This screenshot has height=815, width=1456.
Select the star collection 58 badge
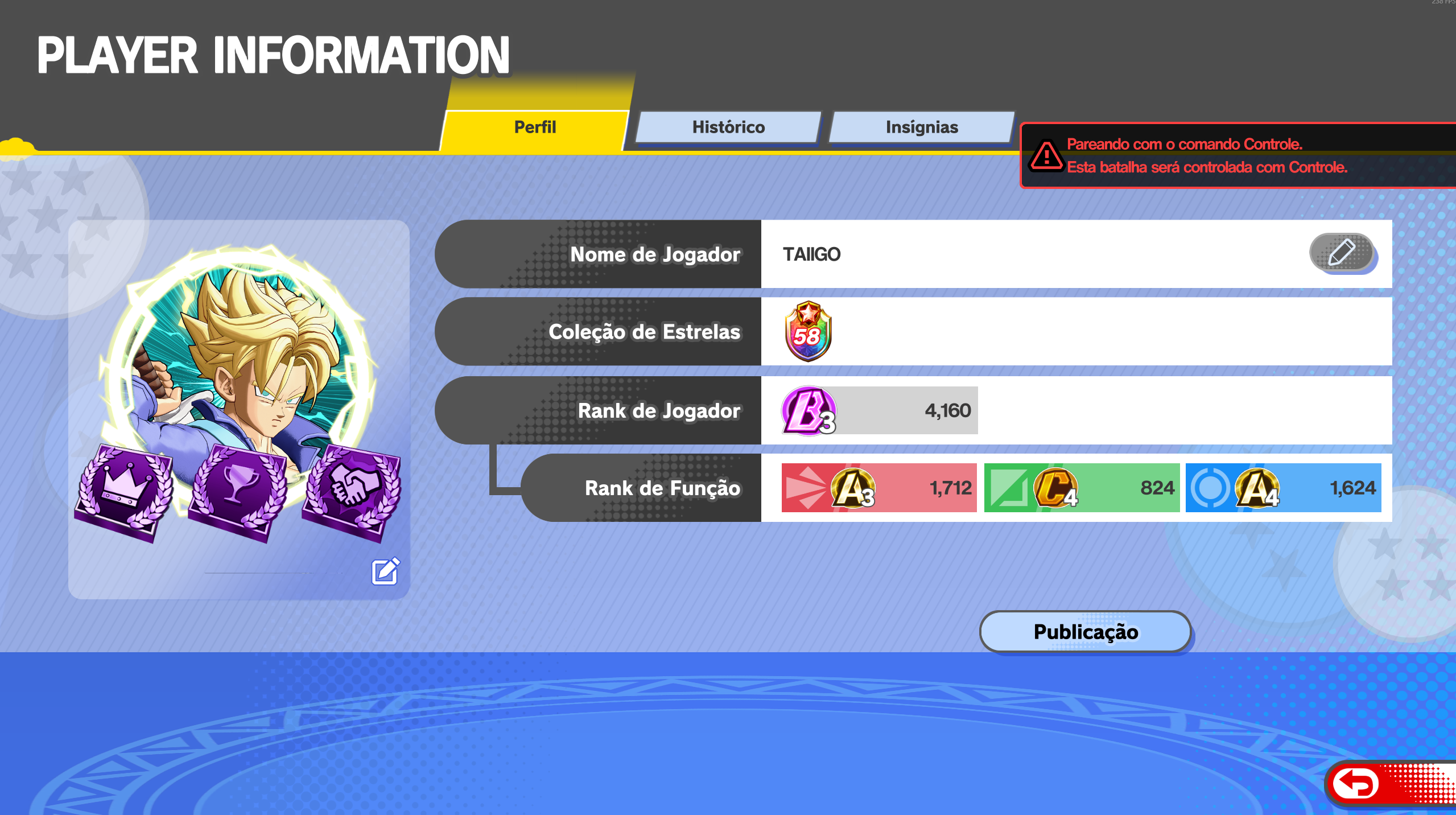pos(807,332)
